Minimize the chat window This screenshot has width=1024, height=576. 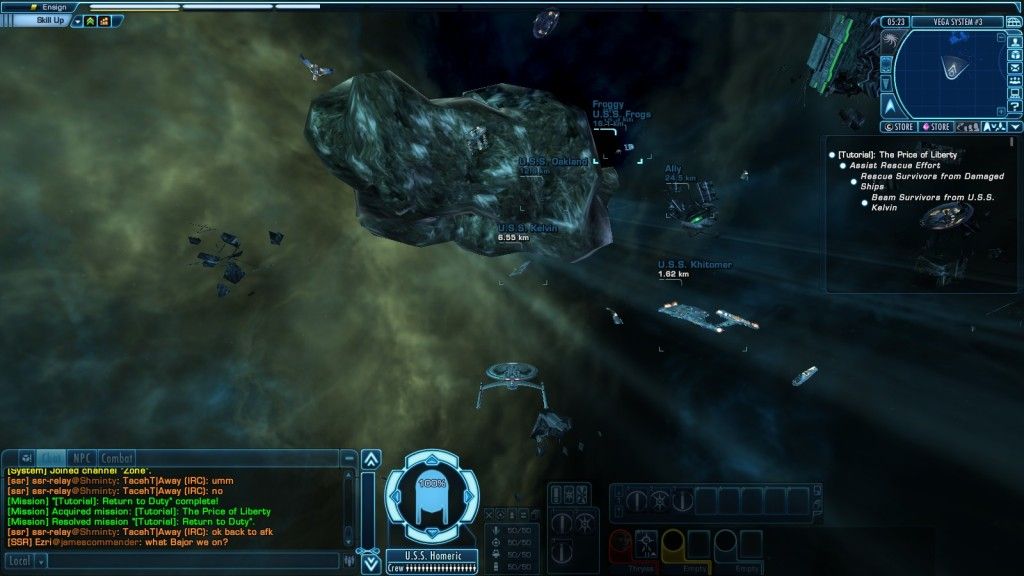(347, 458)
